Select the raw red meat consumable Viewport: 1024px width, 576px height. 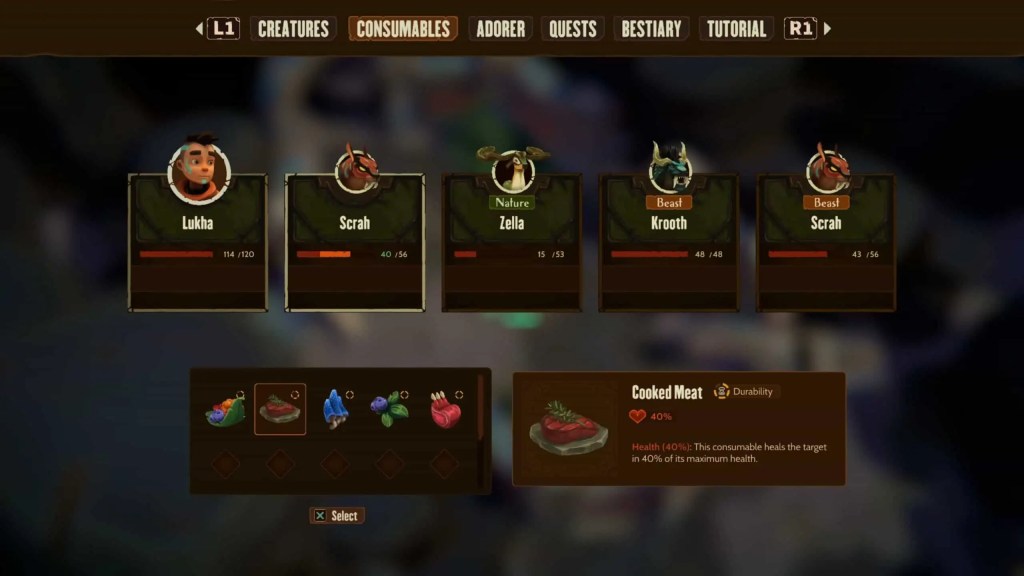click(x=444, y=410)
